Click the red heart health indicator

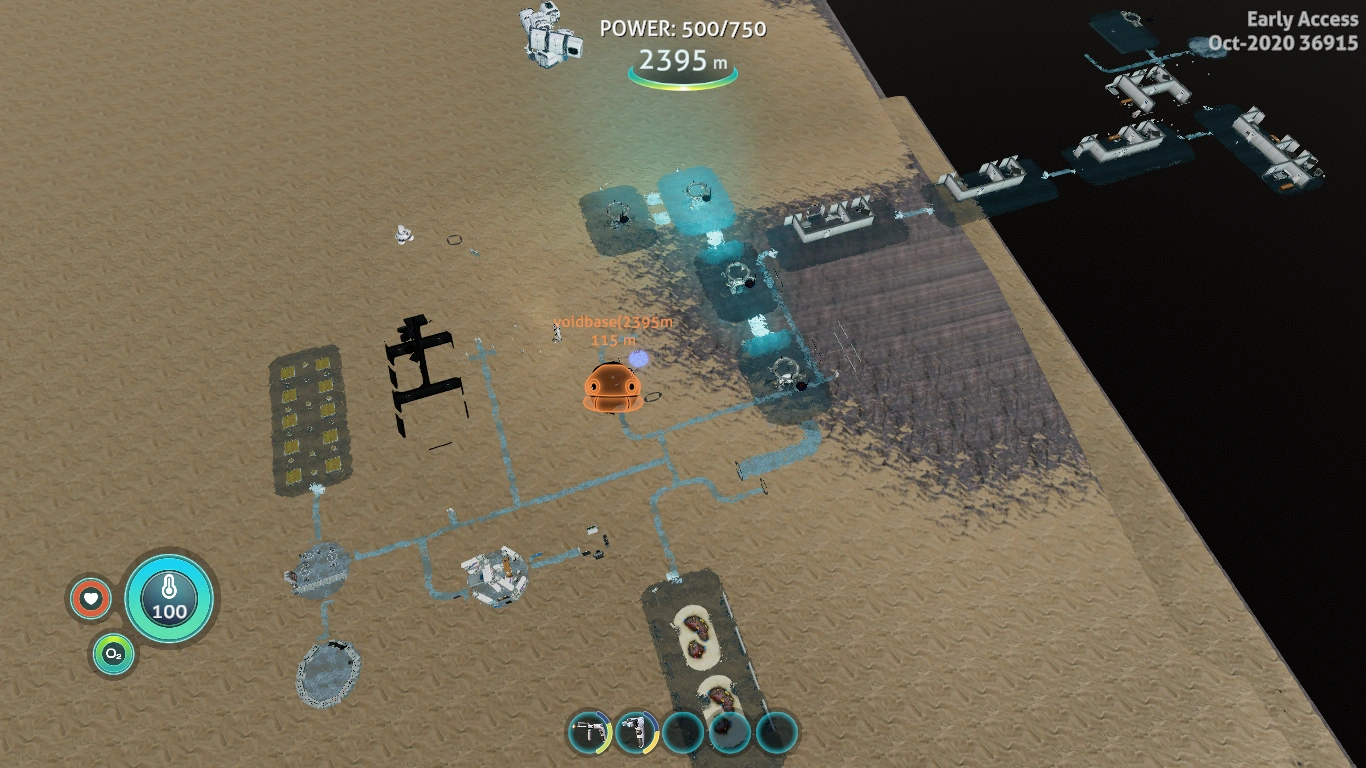point(90,600)
